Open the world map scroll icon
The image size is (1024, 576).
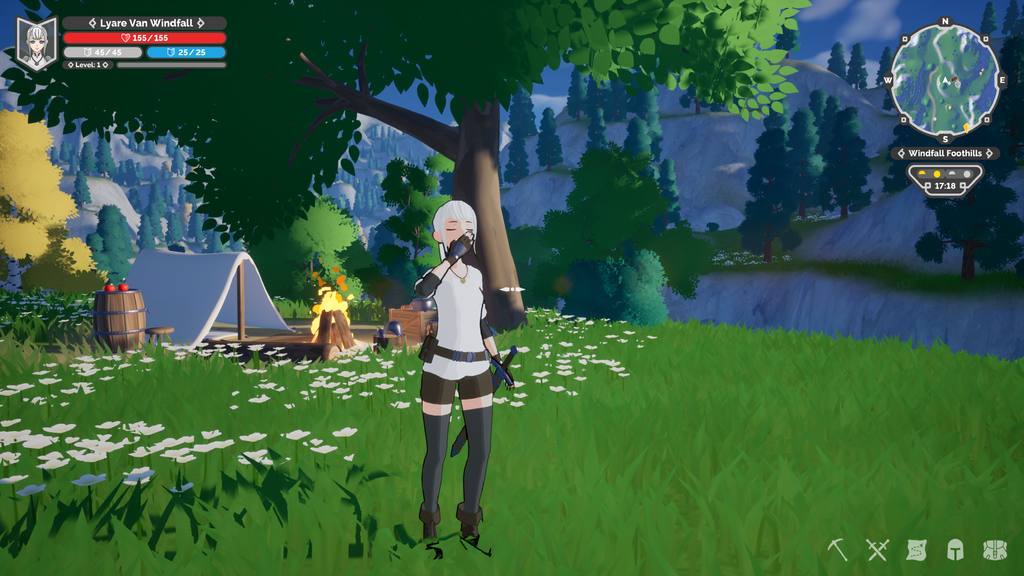916,549
